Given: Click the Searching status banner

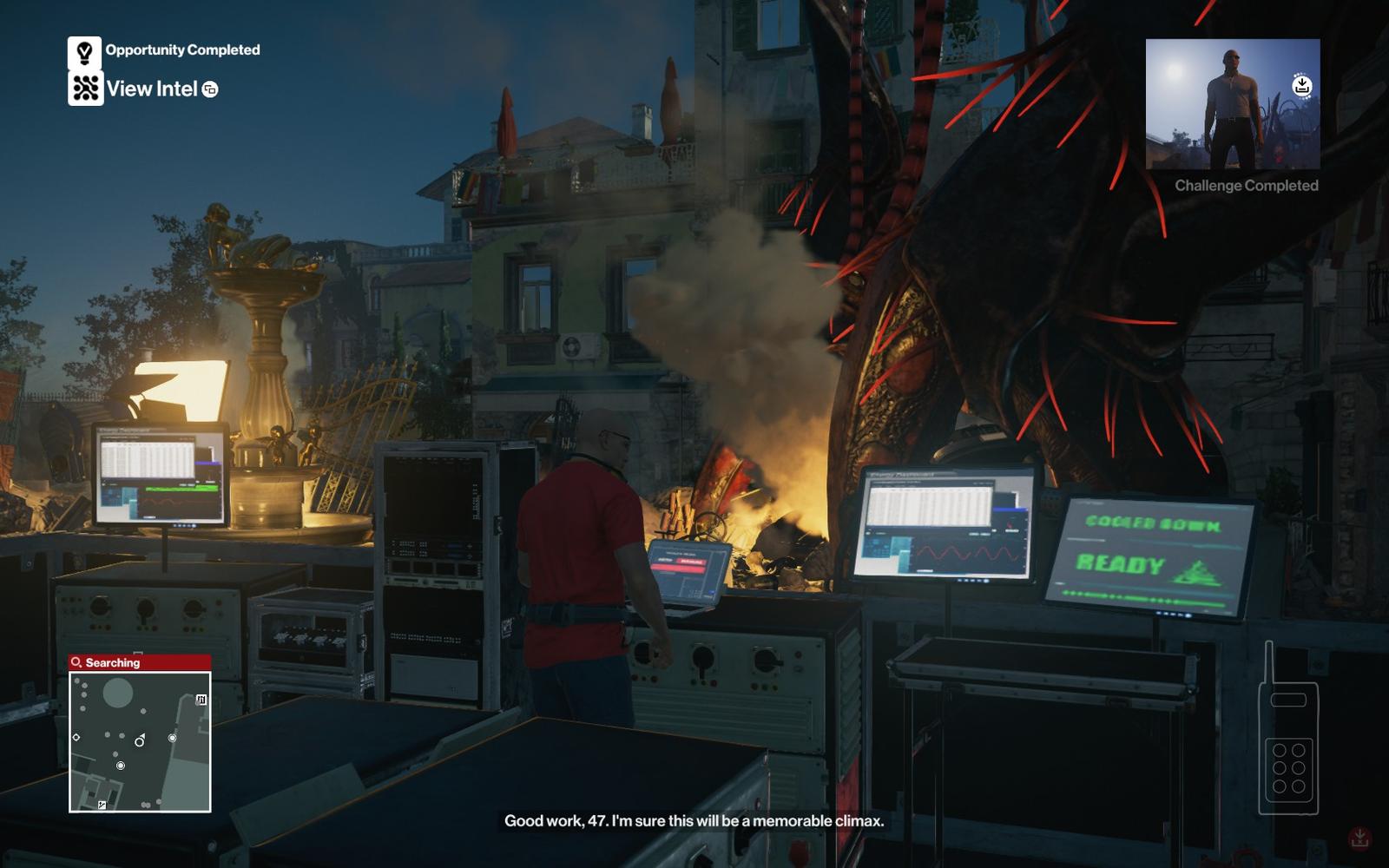Looking at the screenshot, I should 140,662.
